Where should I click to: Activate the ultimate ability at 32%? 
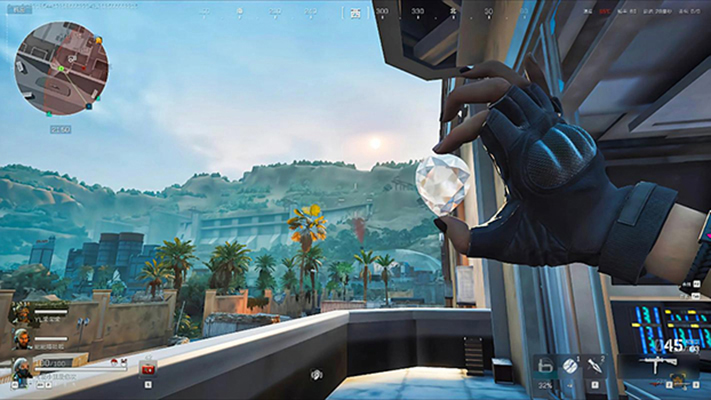coord(545,367)
